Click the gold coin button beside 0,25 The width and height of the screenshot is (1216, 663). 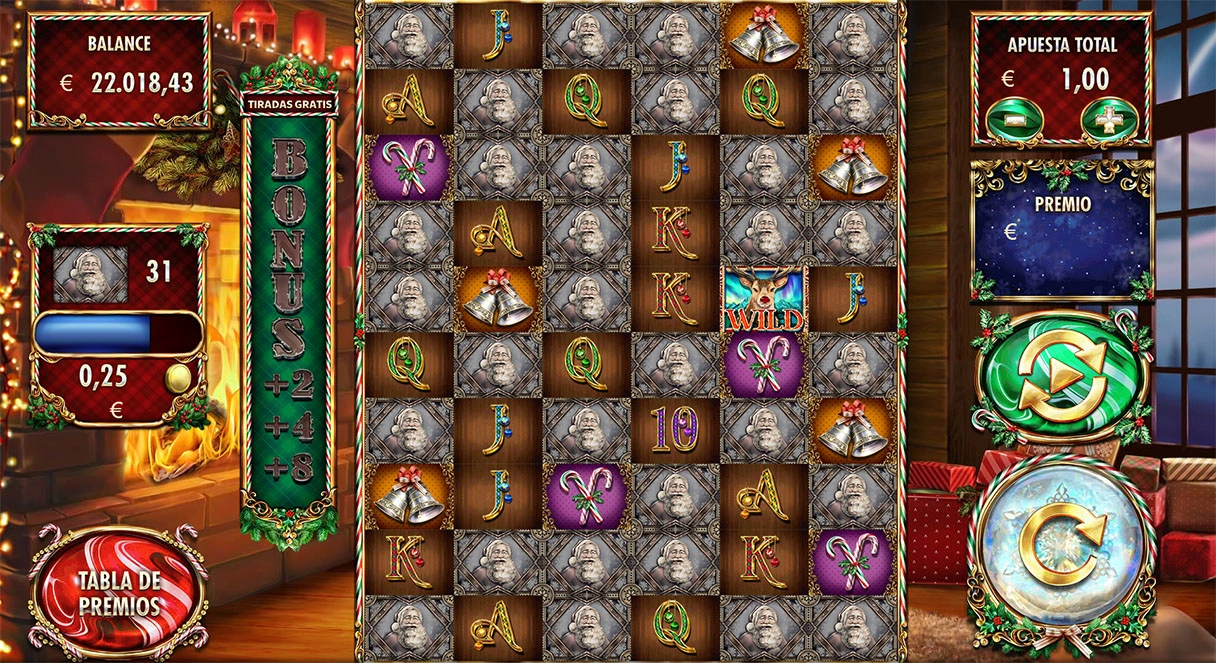(177, 378)
